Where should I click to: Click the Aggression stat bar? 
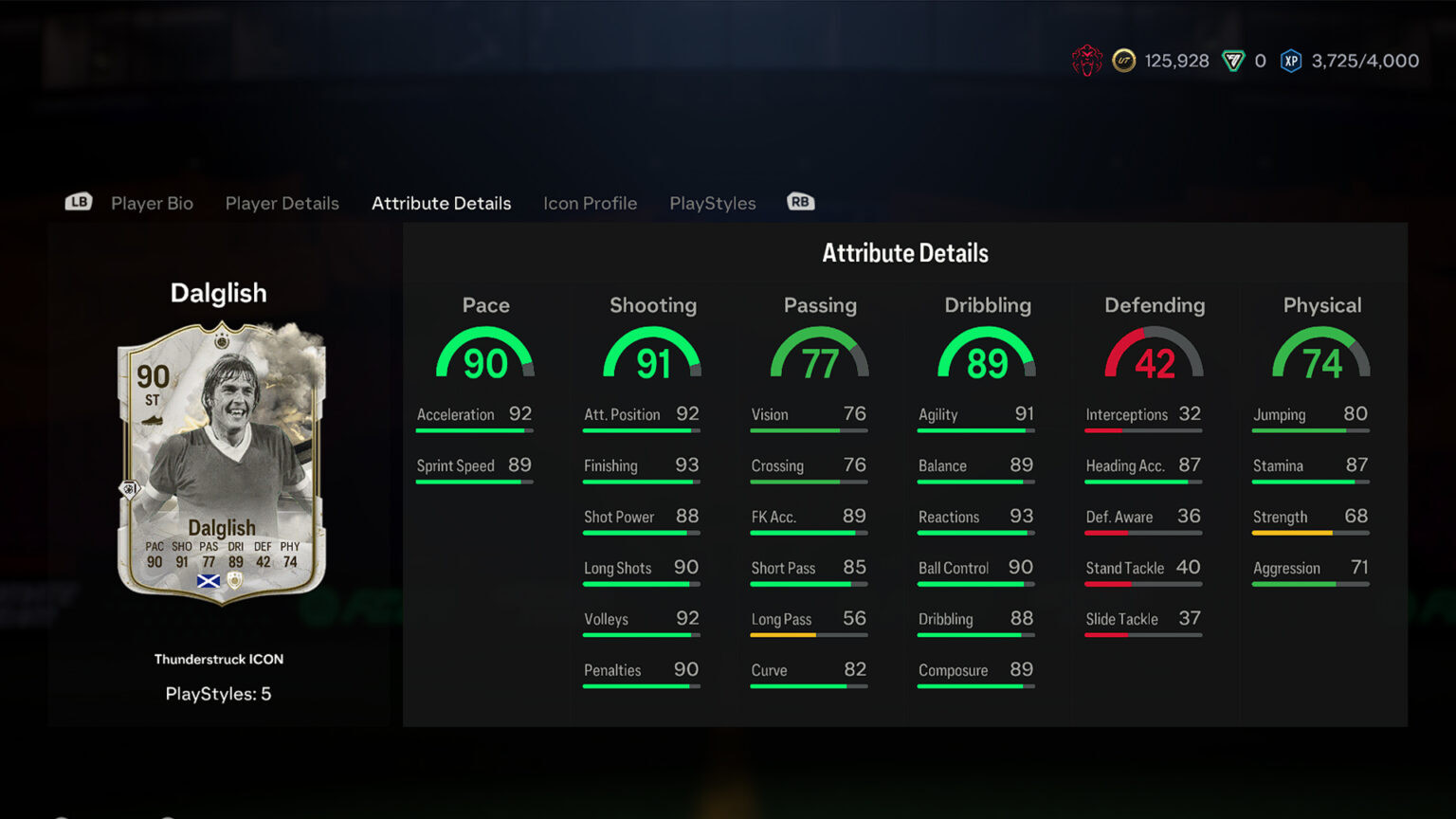[1309, 584]
